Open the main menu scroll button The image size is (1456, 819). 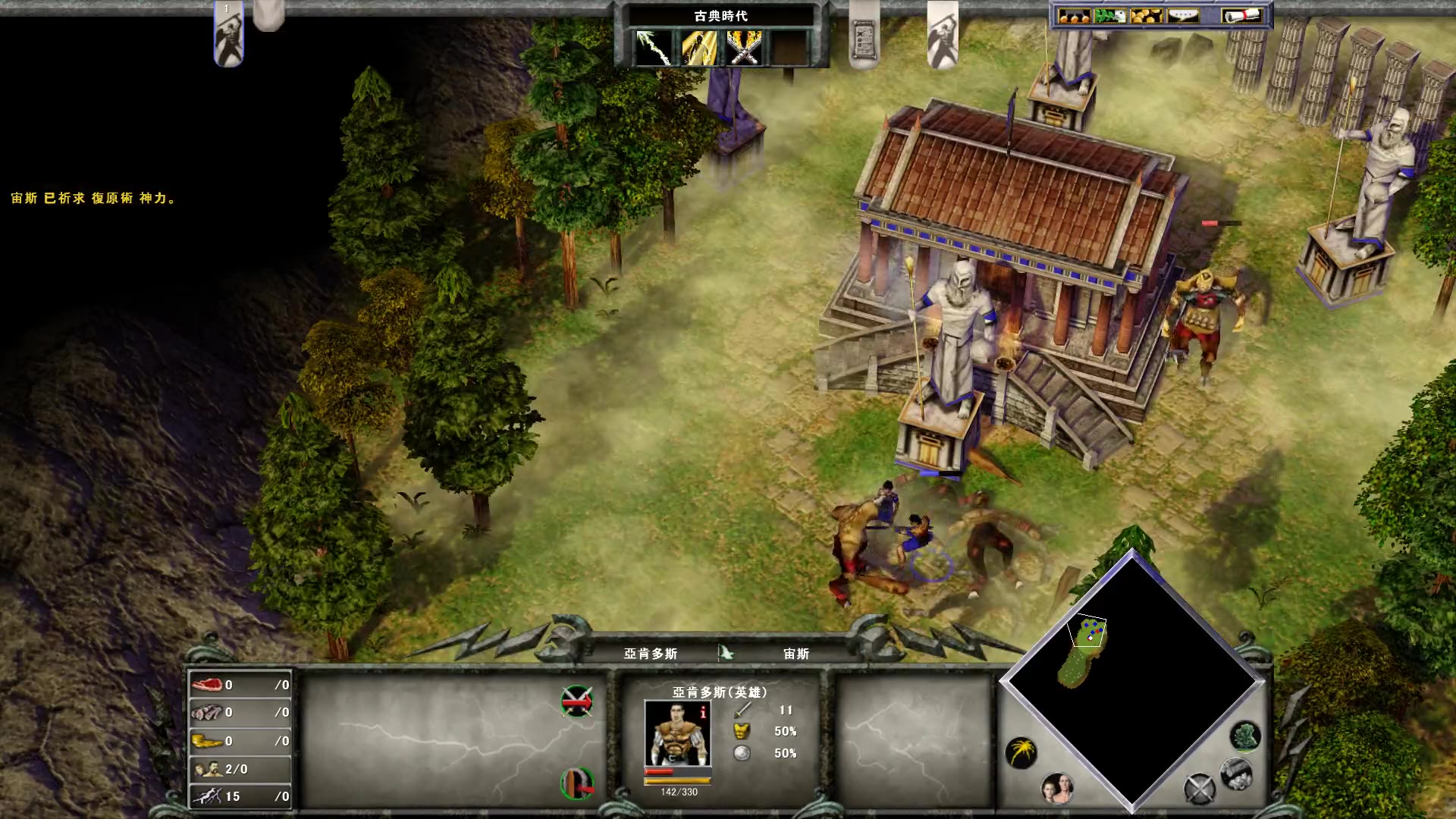1241,16
